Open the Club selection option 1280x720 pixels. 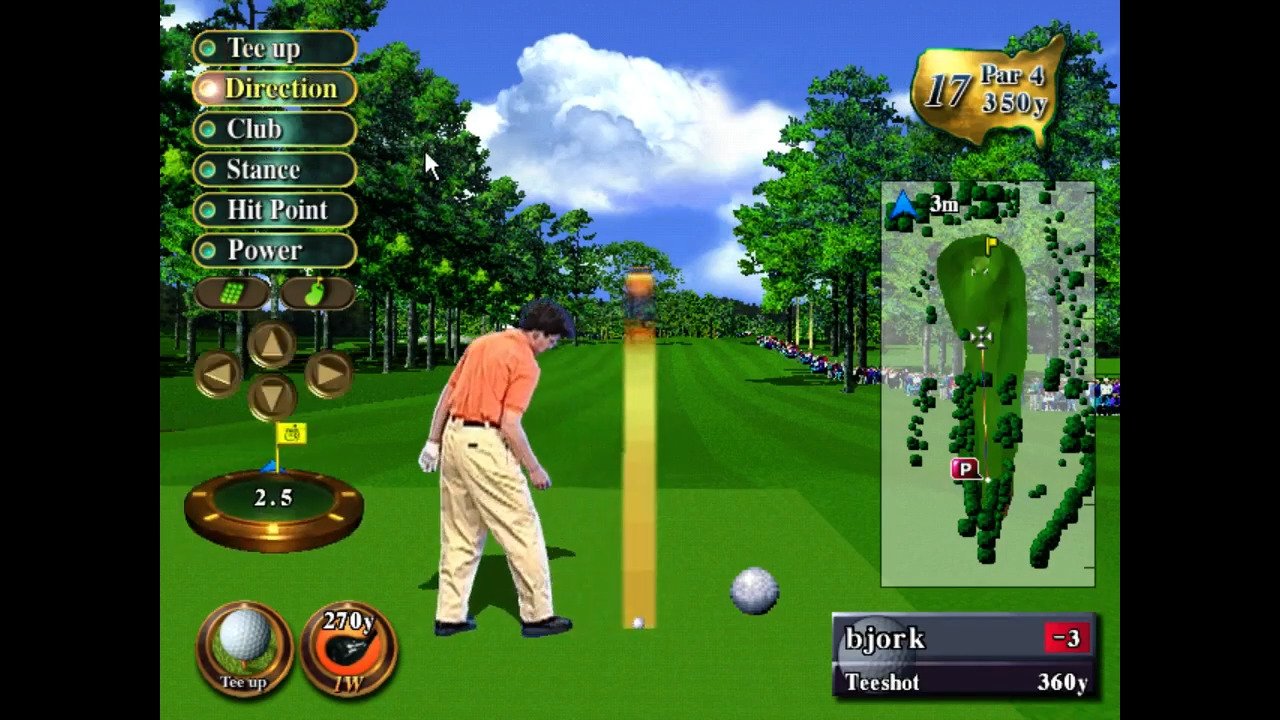click(x=274, y=129)
